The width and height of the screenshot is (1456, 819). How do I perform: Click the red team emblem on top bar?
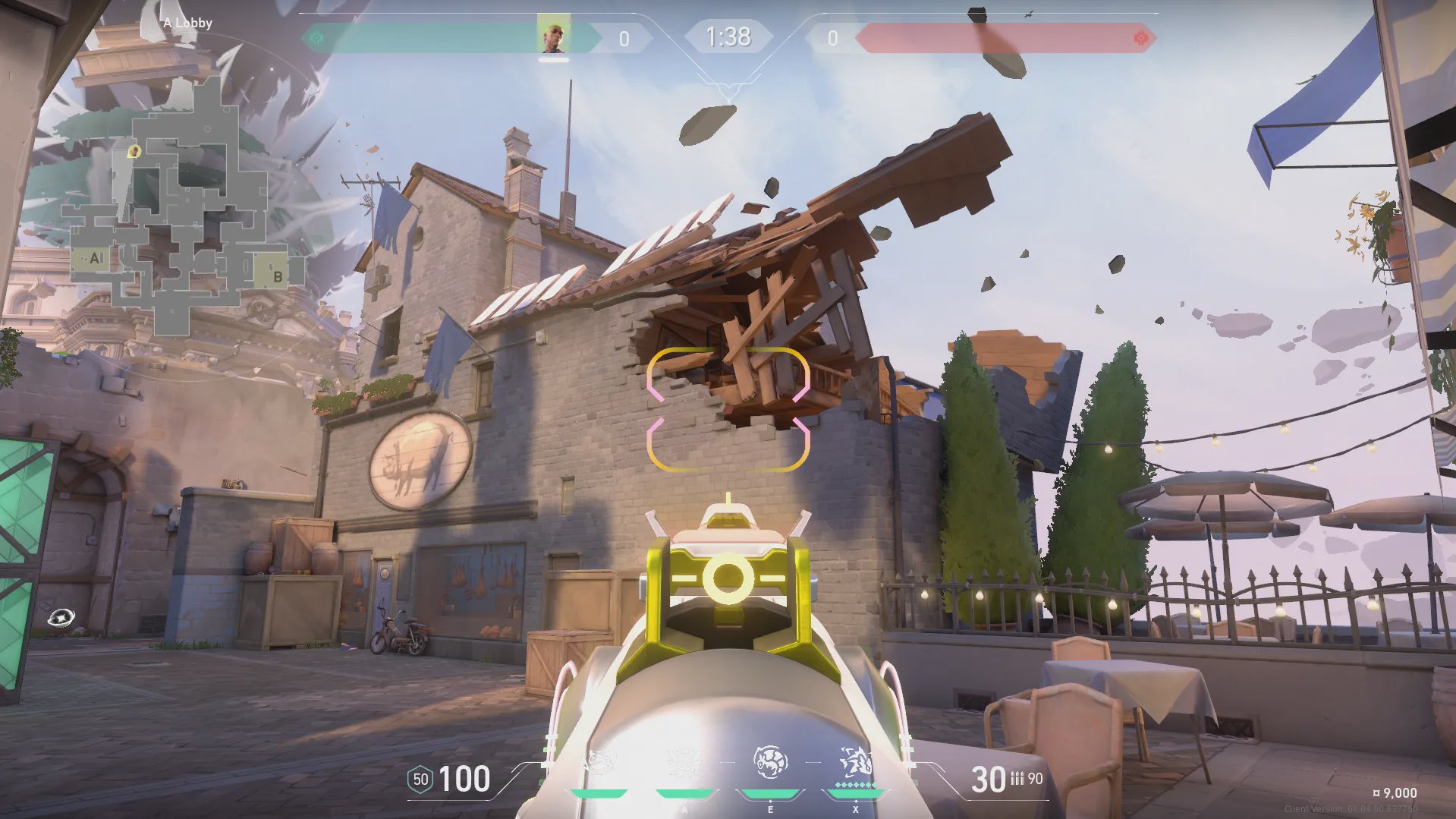point(1140,38)
